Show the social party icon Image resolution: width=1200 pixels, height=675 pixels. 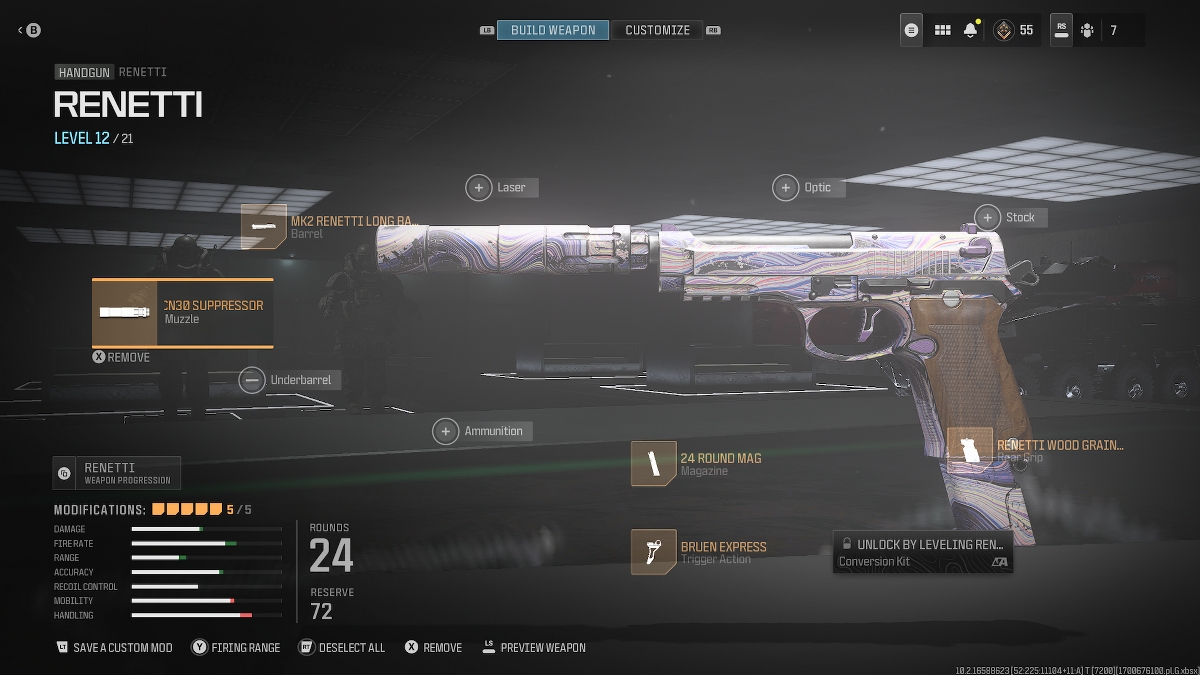[1087, 30]
